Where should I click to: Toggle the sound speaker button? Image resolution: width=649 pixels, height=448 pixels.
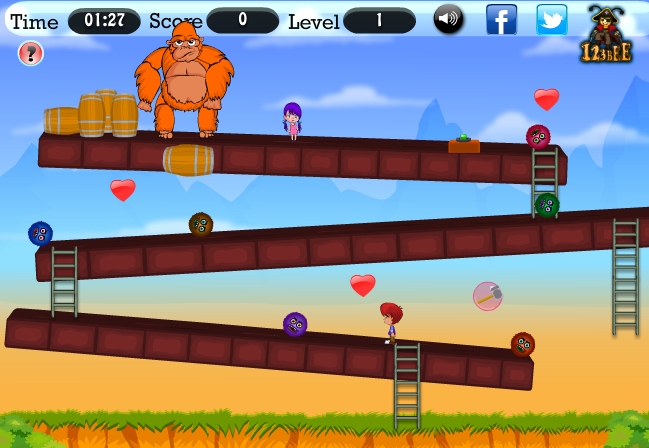pyautogui.click(x=448, y=19)
